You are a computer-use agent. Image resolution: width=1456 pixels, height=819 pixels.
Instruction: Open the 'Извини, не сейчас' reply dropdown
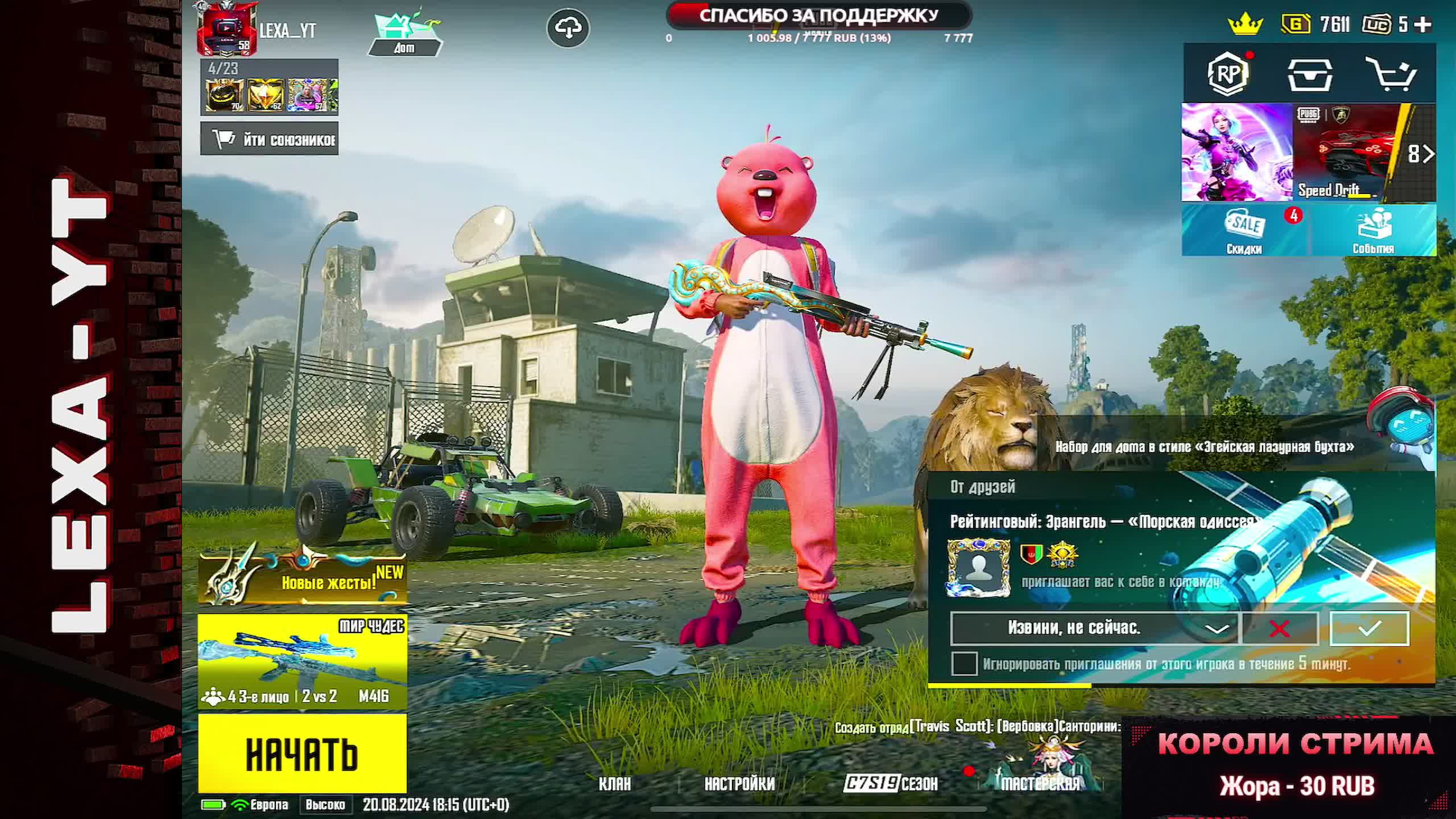click(x=1217, y=628)
